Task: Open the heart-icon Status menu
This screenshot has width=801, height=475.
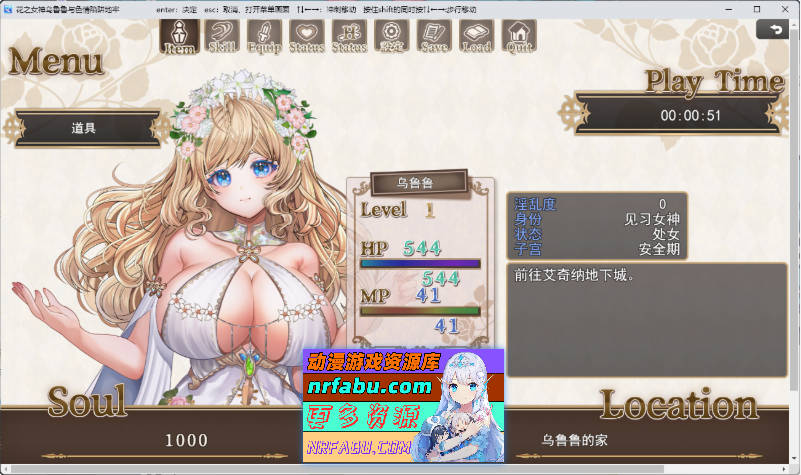Action: [307, 35]
